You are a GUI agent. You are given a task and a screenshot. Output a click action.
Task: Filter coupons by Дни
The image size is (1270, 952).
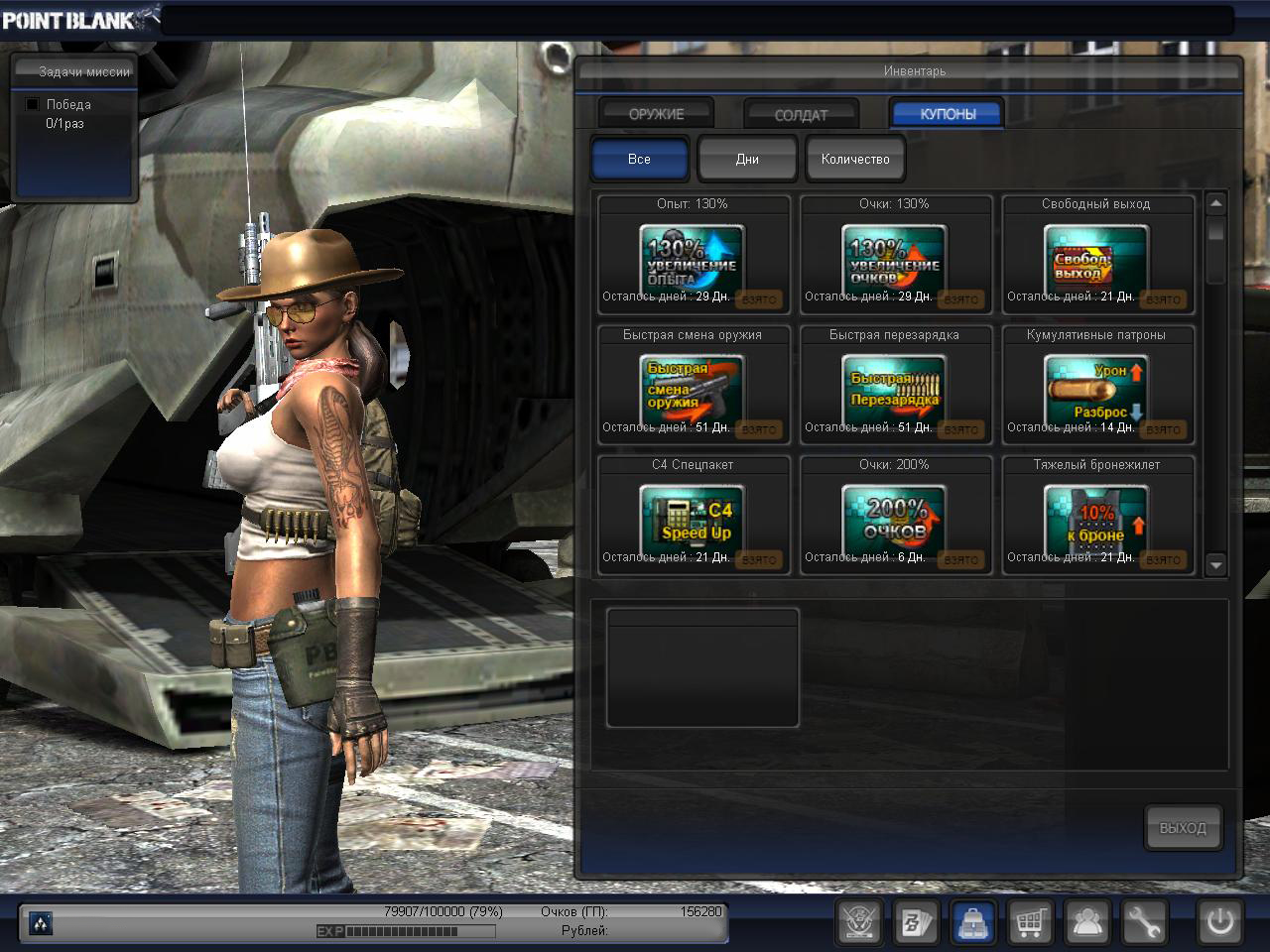pos(747,159)
